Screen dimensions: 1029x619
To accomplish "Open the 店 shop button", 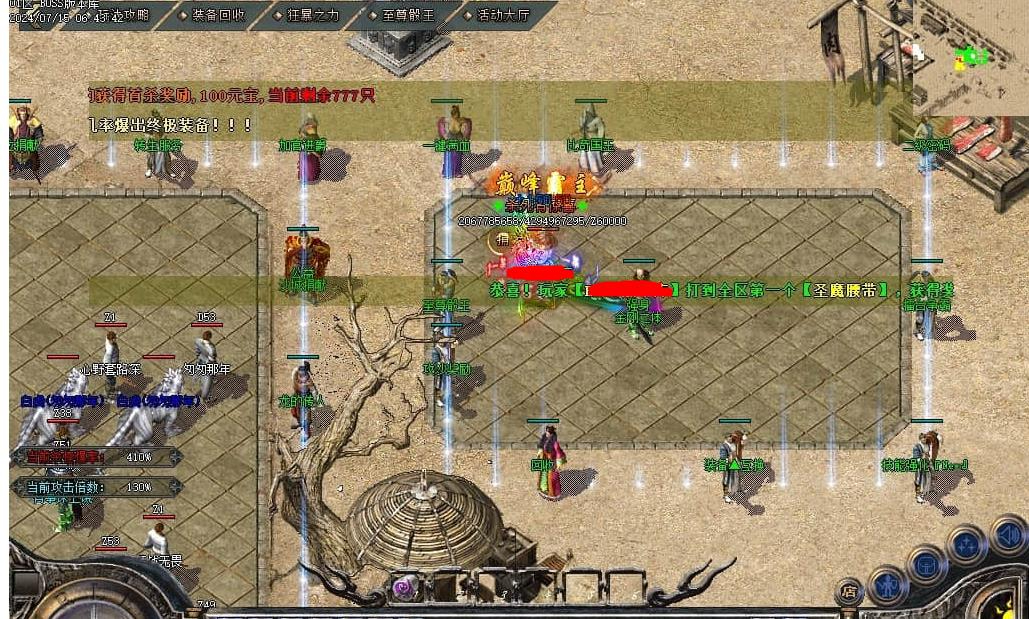I will pyautogui.click(x=848, y=590).
